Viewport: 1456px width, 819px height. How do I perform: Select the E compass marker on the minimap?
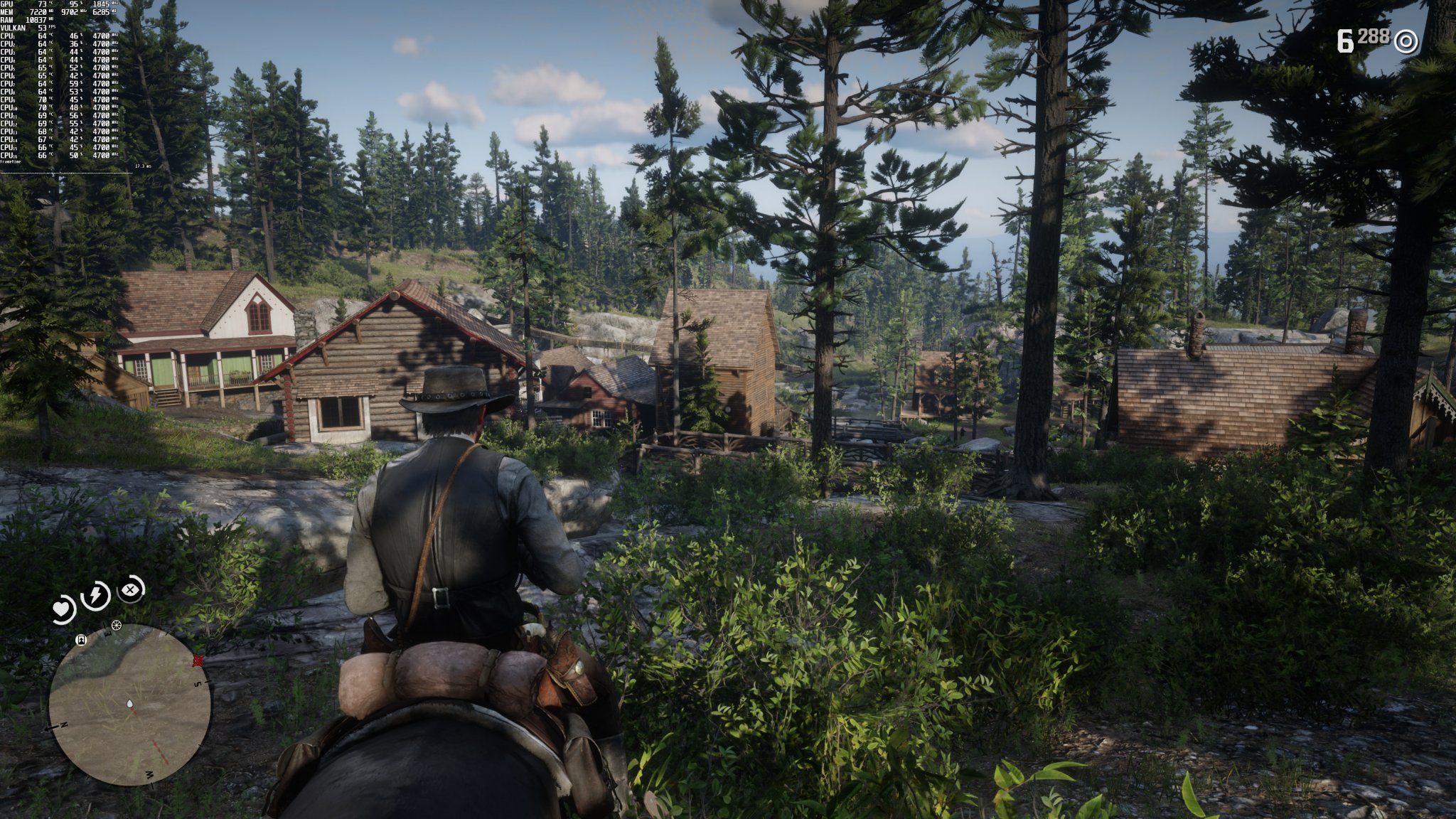coord(107,633)
